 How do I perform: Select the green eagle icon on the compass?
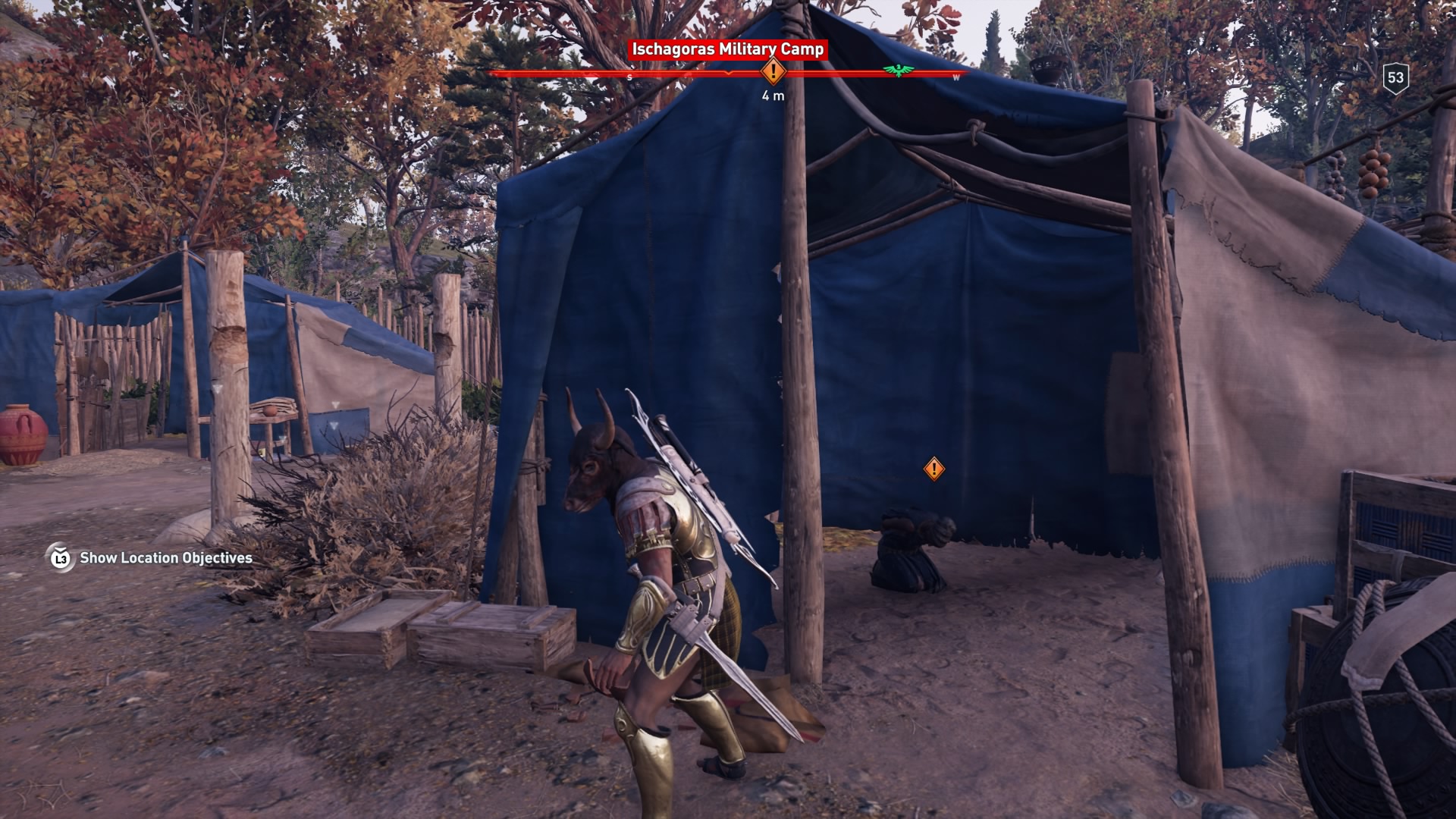[x=898, y=71]
